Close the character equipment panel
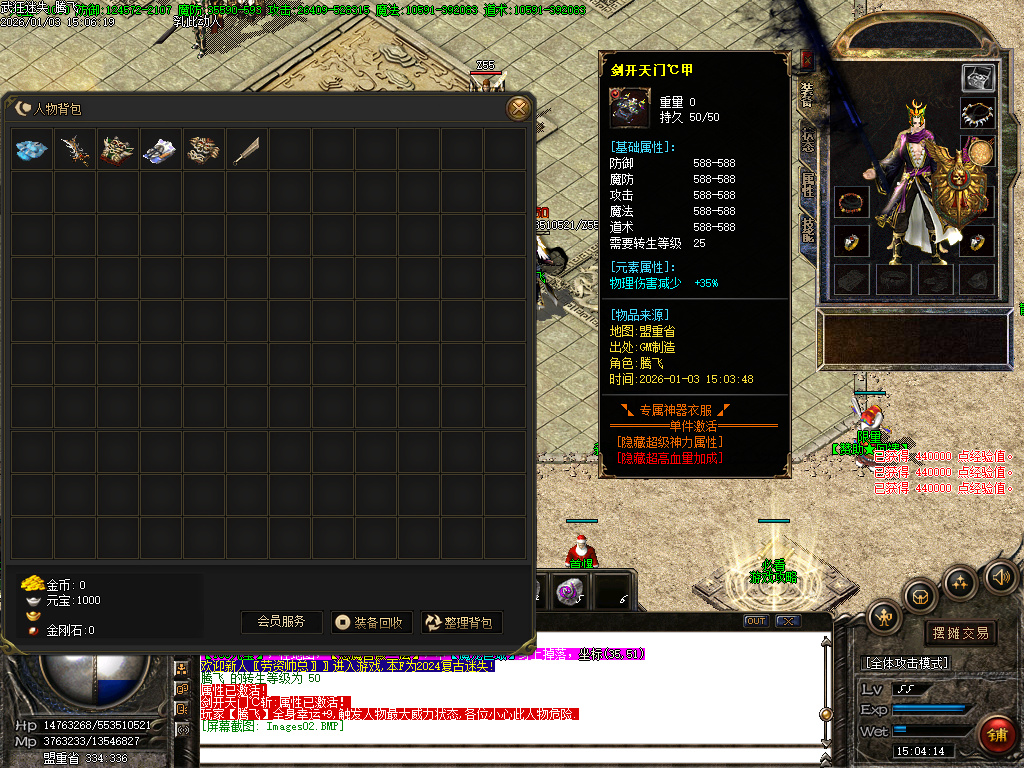 pyautogui.click(x=807, y=60)
